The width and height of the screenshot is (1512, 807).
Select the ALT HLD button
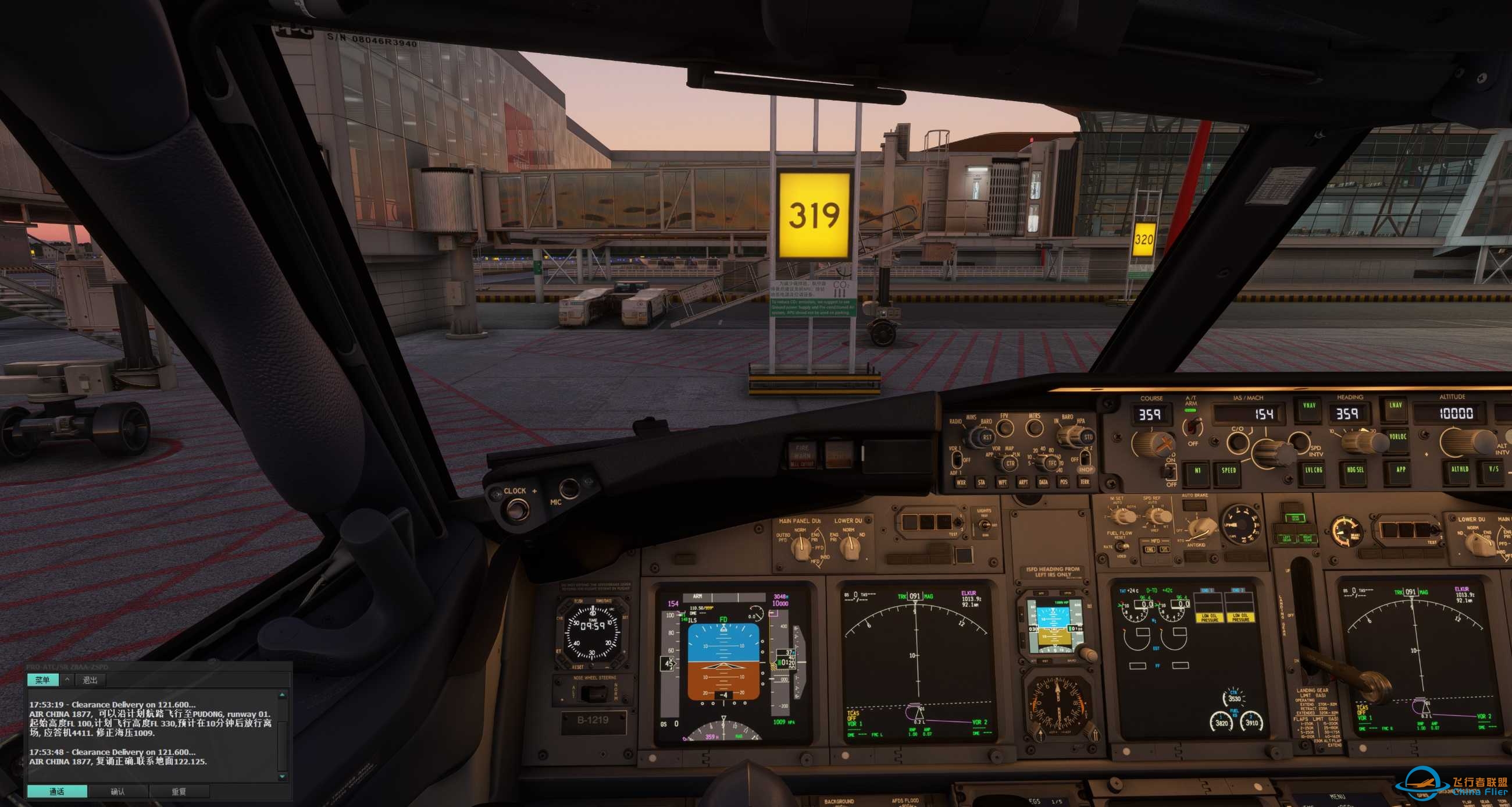tap(1460, 470)
